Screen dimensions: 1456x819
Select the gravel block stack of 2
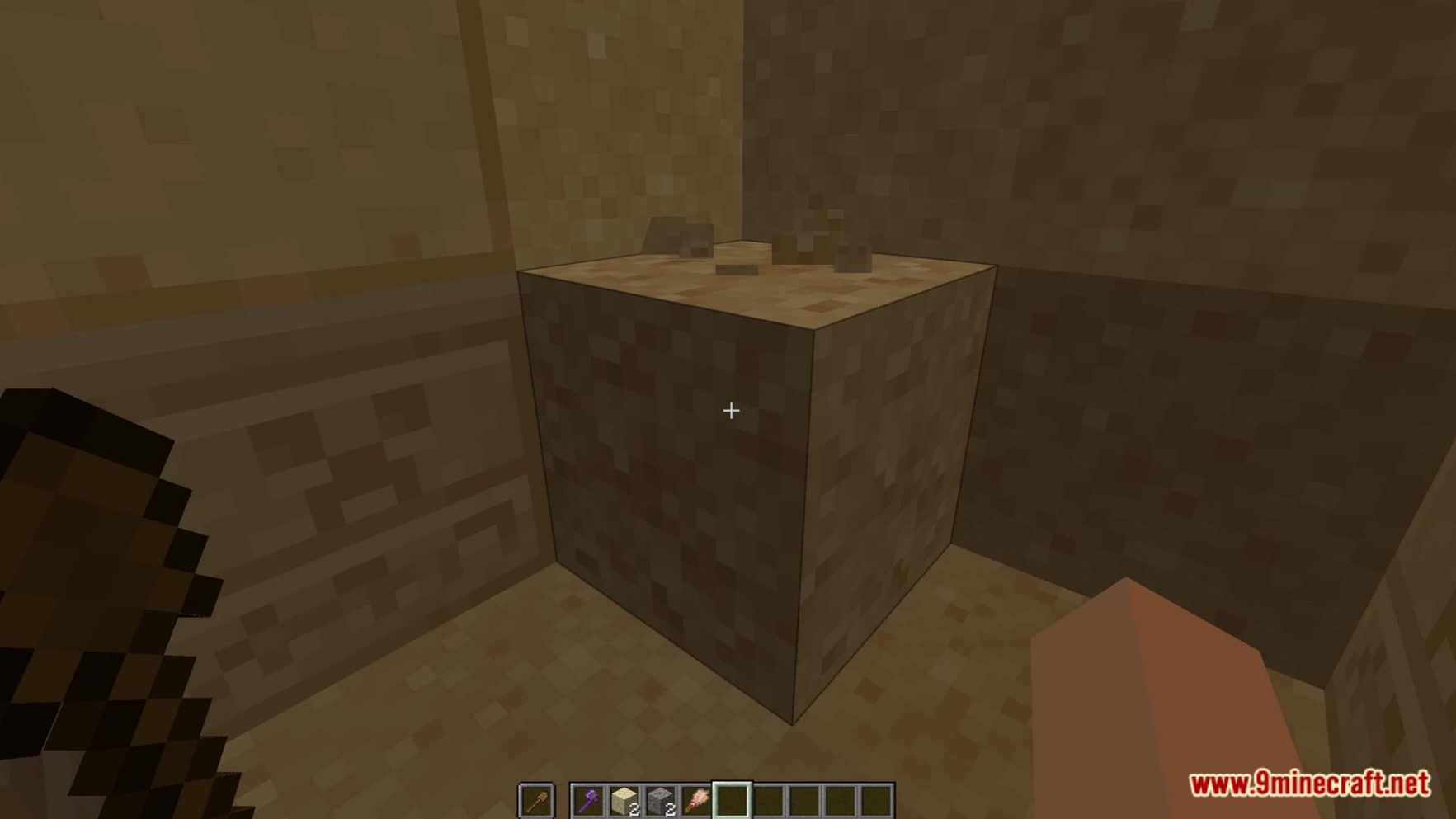coord(661,798)
